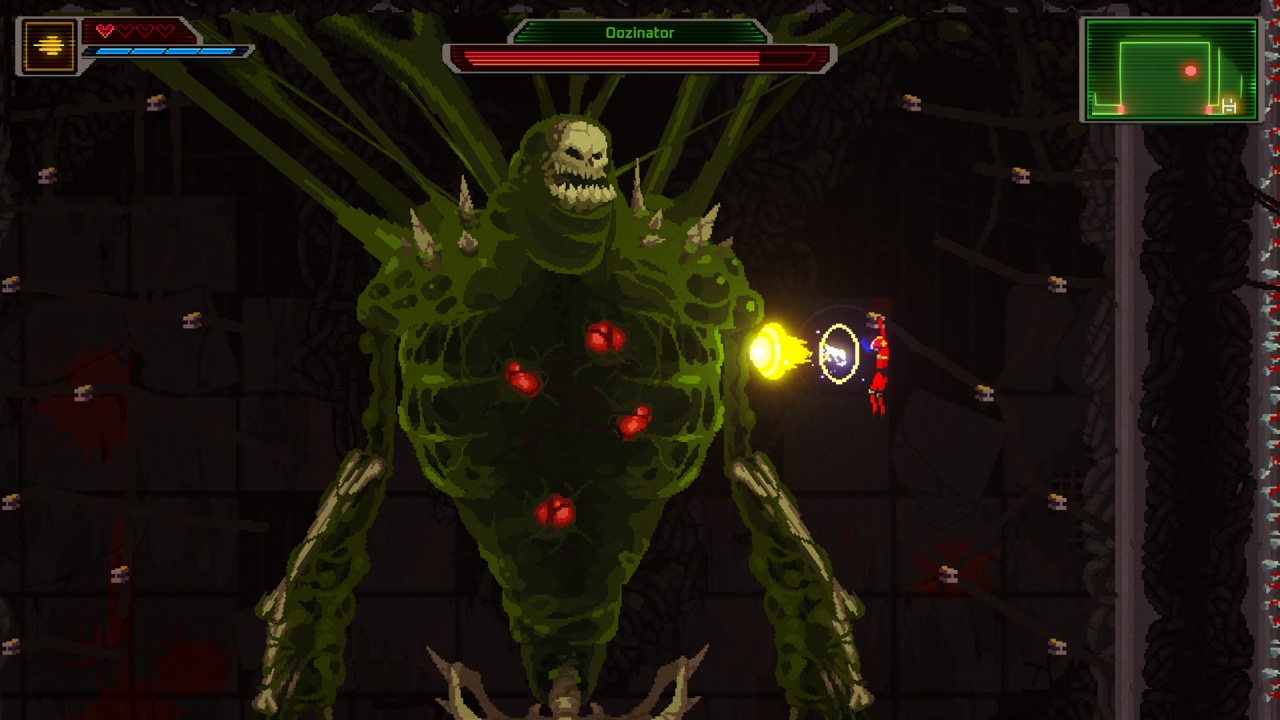The height and width of the screenshot is (720, 1280).
Task: Click the last empty heart icon
Action: (166, 30)
